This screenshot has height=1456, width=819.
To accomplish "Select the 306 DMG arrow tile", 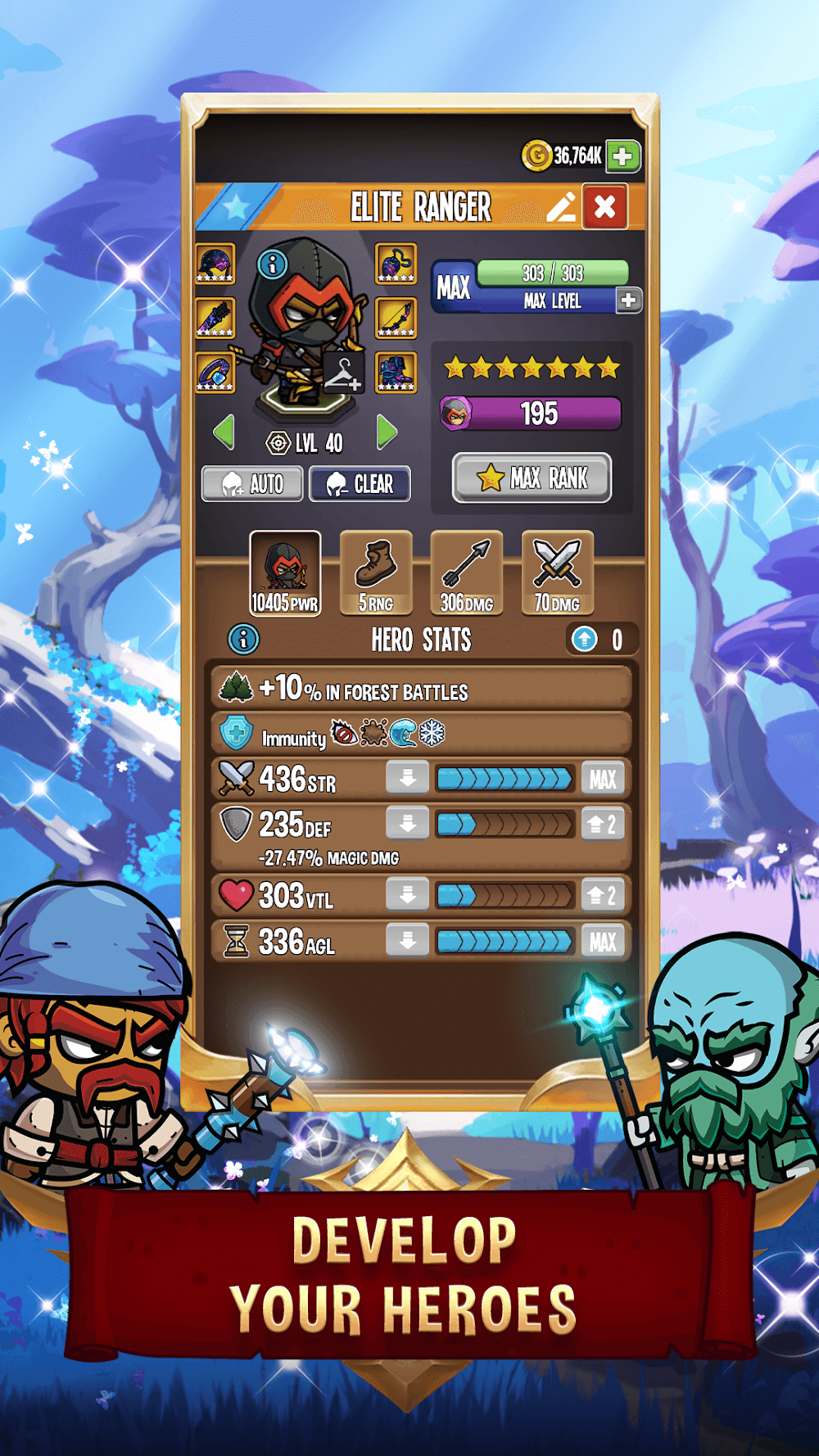I will (467, 573).
